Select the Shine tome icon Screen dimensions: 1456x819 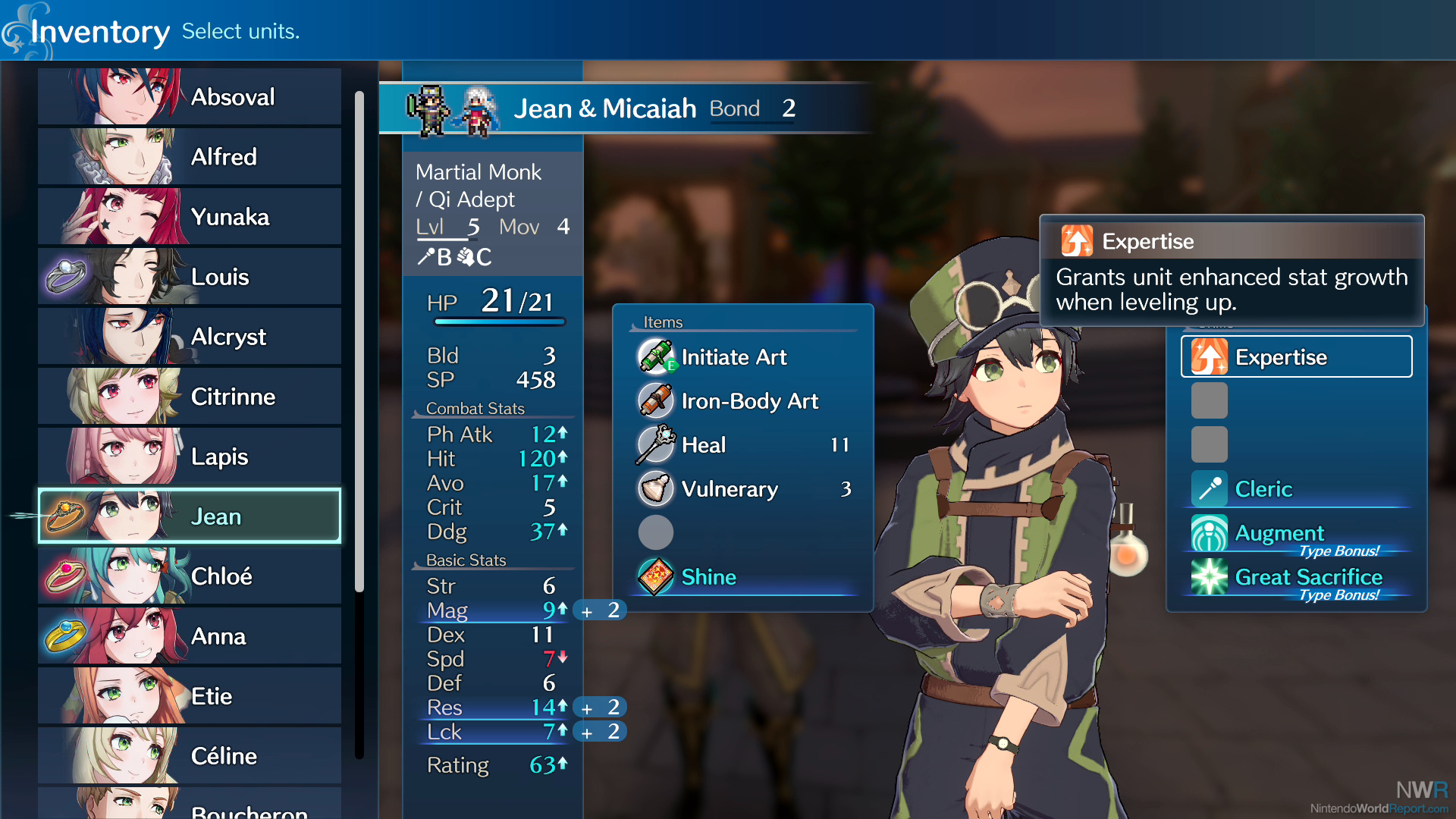pyautogui.click(x=655, y=577)
